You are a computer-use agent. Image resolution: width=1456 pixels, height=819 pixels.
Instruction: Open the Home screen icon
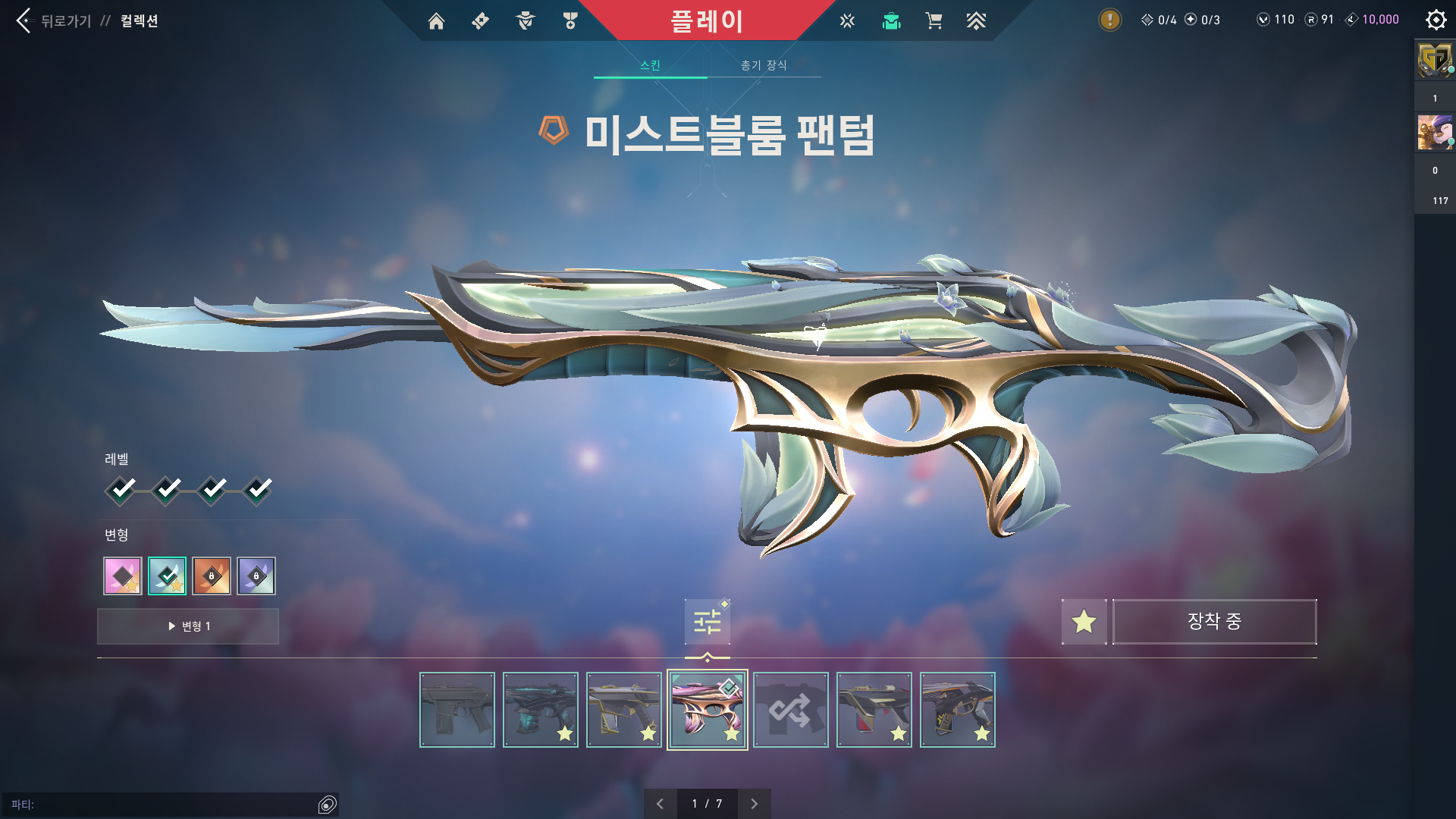click(436, 20)
